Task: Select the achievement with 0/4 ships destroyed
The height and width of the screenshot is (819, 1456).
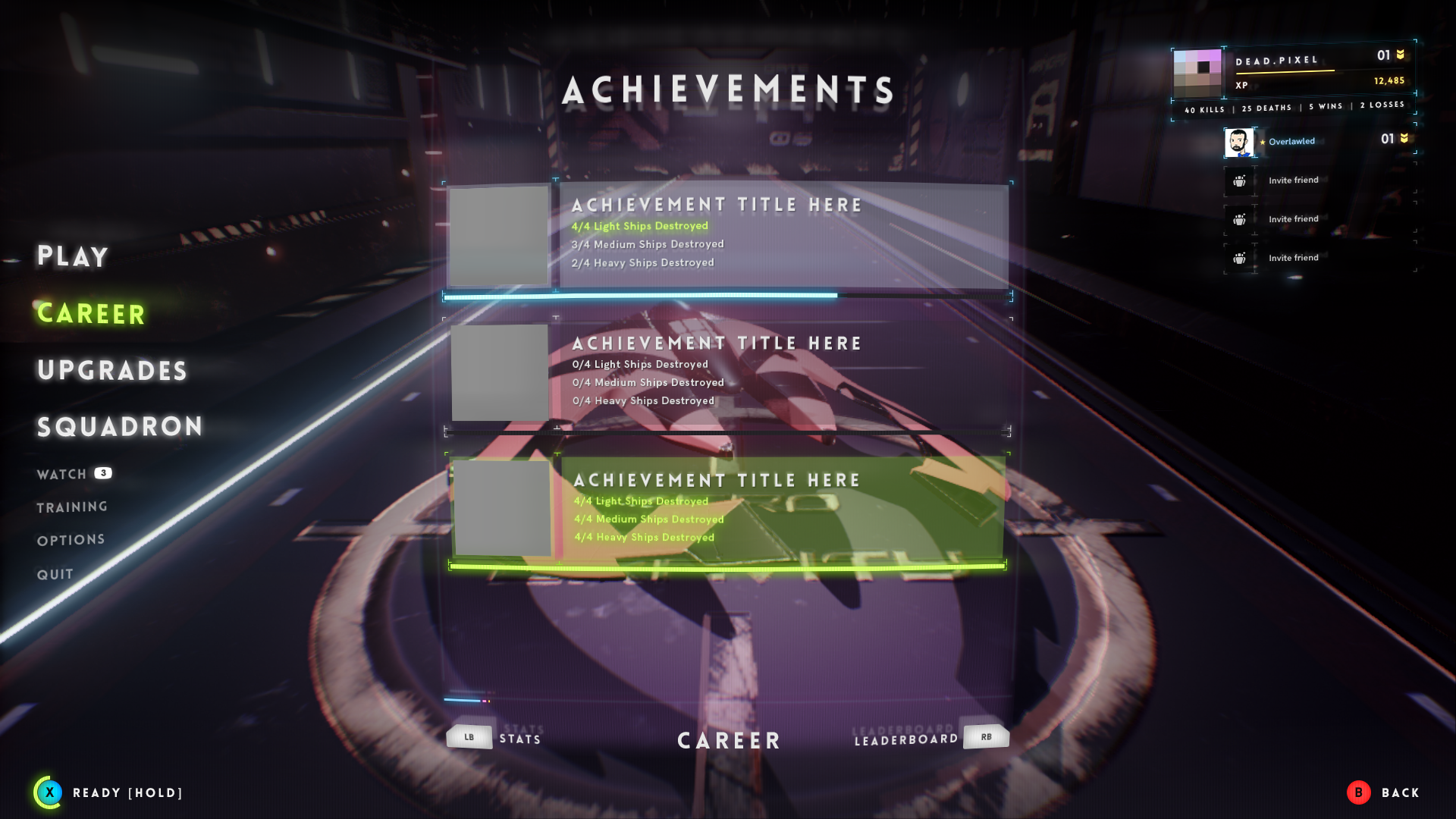Action: [x=728, y=373]
